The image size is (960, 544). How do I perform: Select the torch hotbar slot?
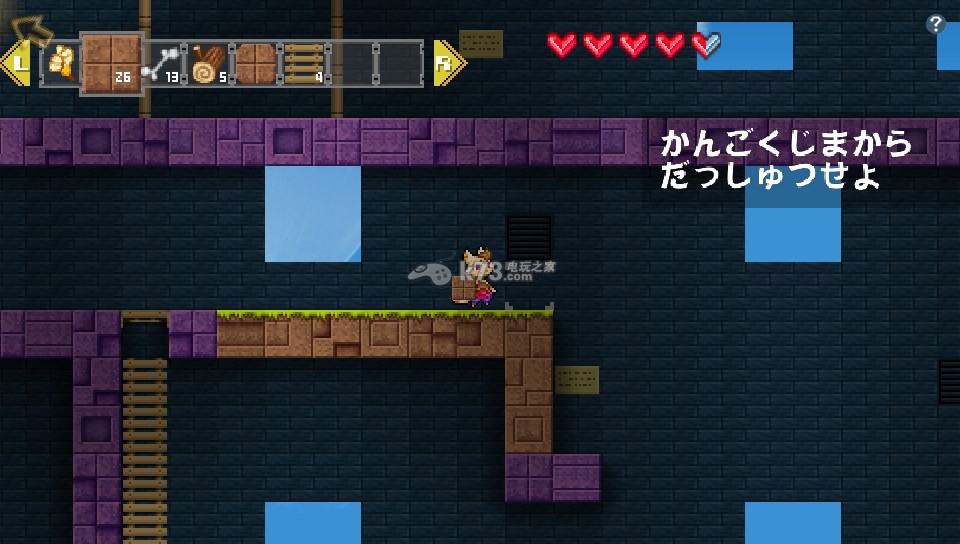(62, 64)
